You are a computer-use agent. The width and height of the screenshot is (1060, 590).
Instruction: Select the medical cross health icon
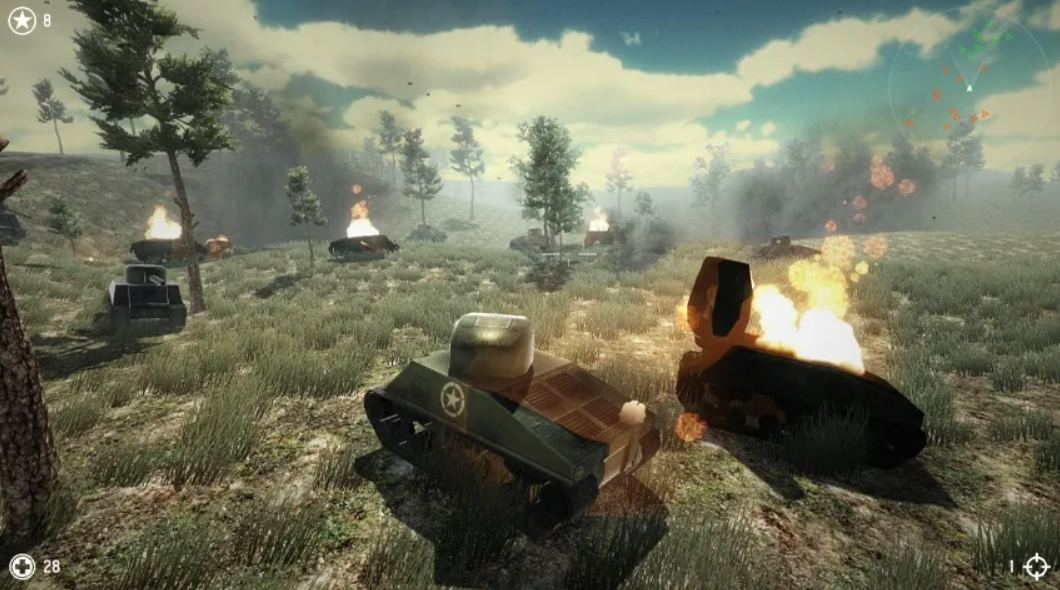[x=22, y=567]
